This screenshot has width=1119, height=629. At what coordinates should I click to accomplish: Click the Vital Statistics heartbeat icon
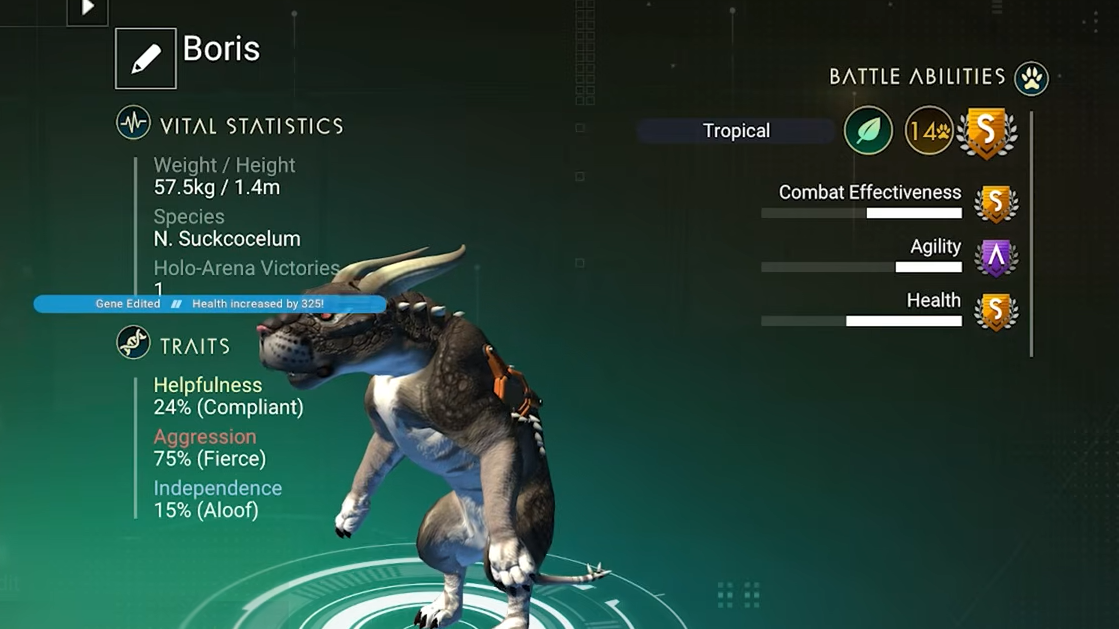pyautogui.click(x=133, y=124)
